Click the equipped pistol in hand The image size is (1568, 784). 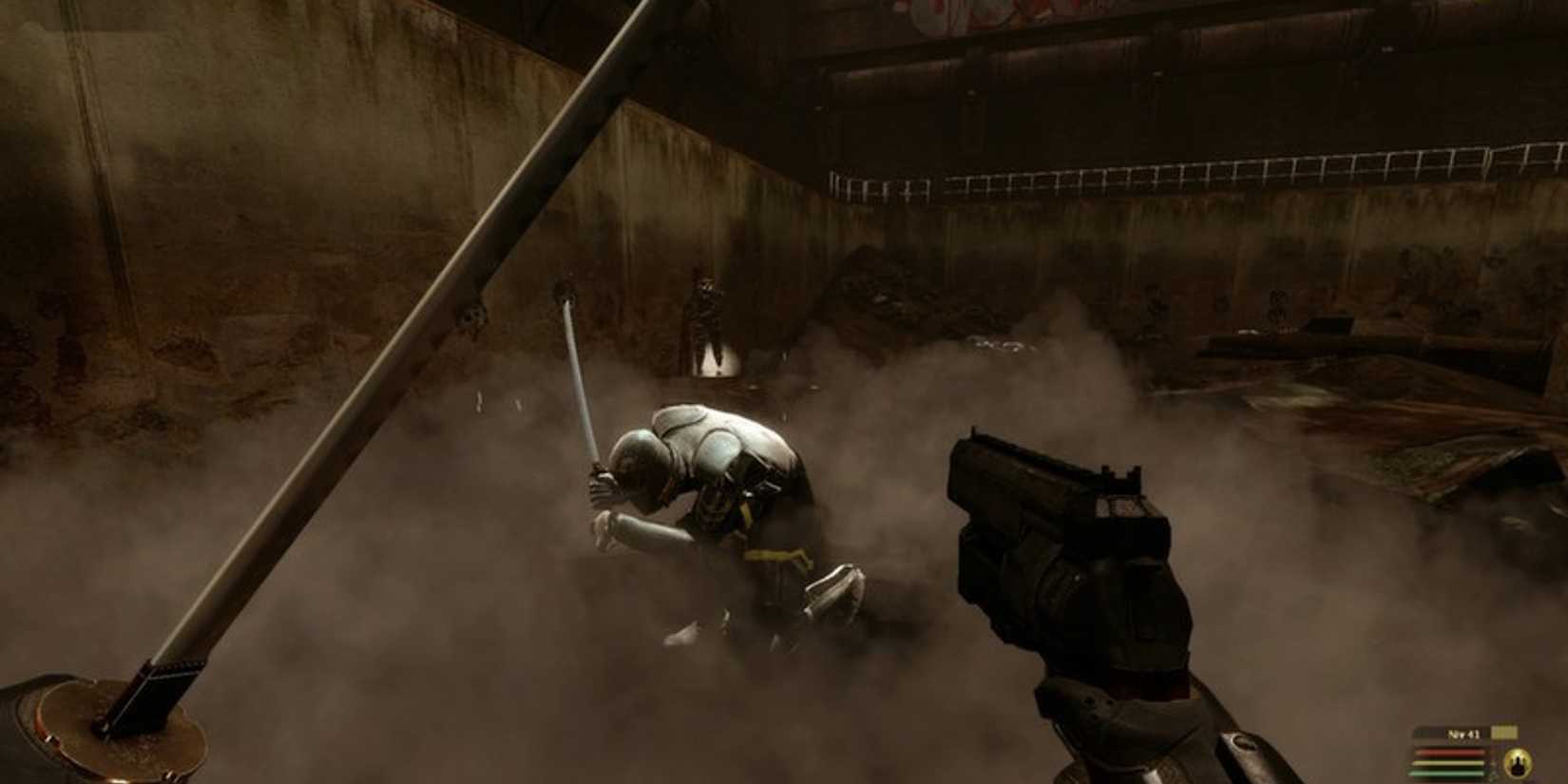click(1064, 570)
